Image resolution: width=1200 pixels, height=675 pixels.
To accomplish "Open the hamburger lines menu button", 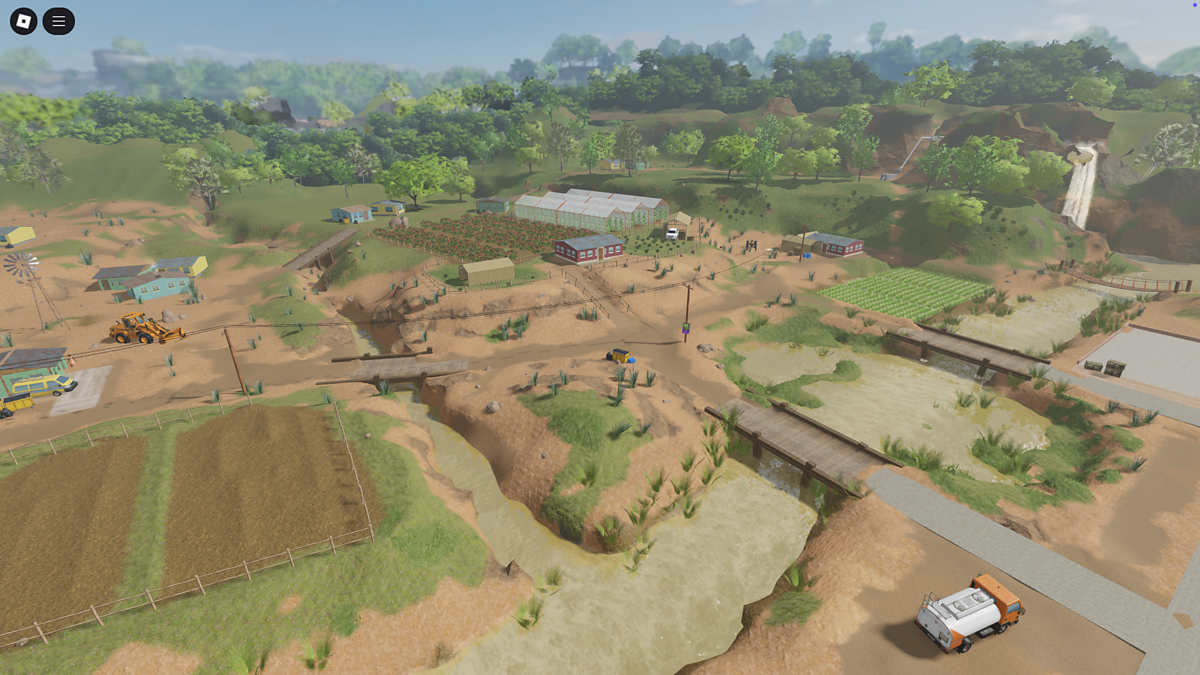I will click(59, 20).
